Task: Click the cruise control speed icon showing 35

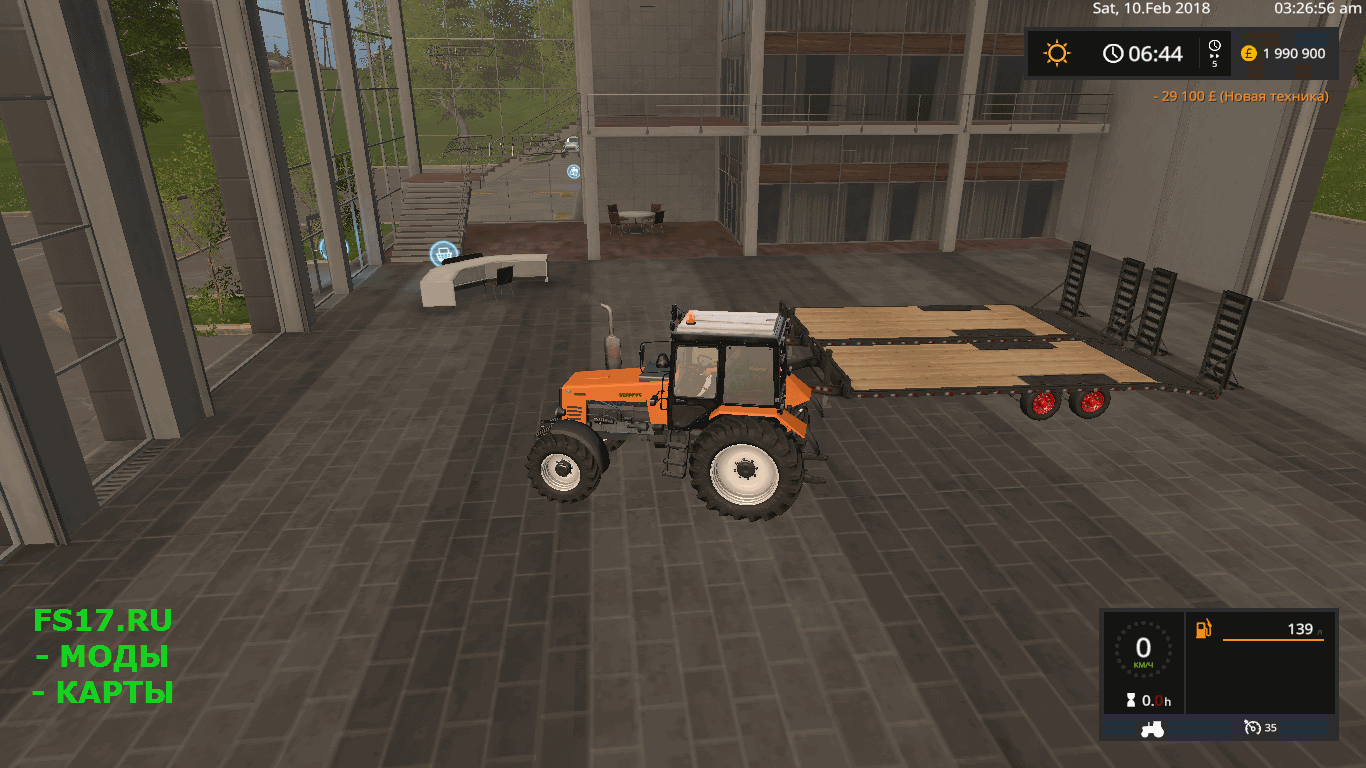Action: pyautogui.click(x=1253, y=729)
